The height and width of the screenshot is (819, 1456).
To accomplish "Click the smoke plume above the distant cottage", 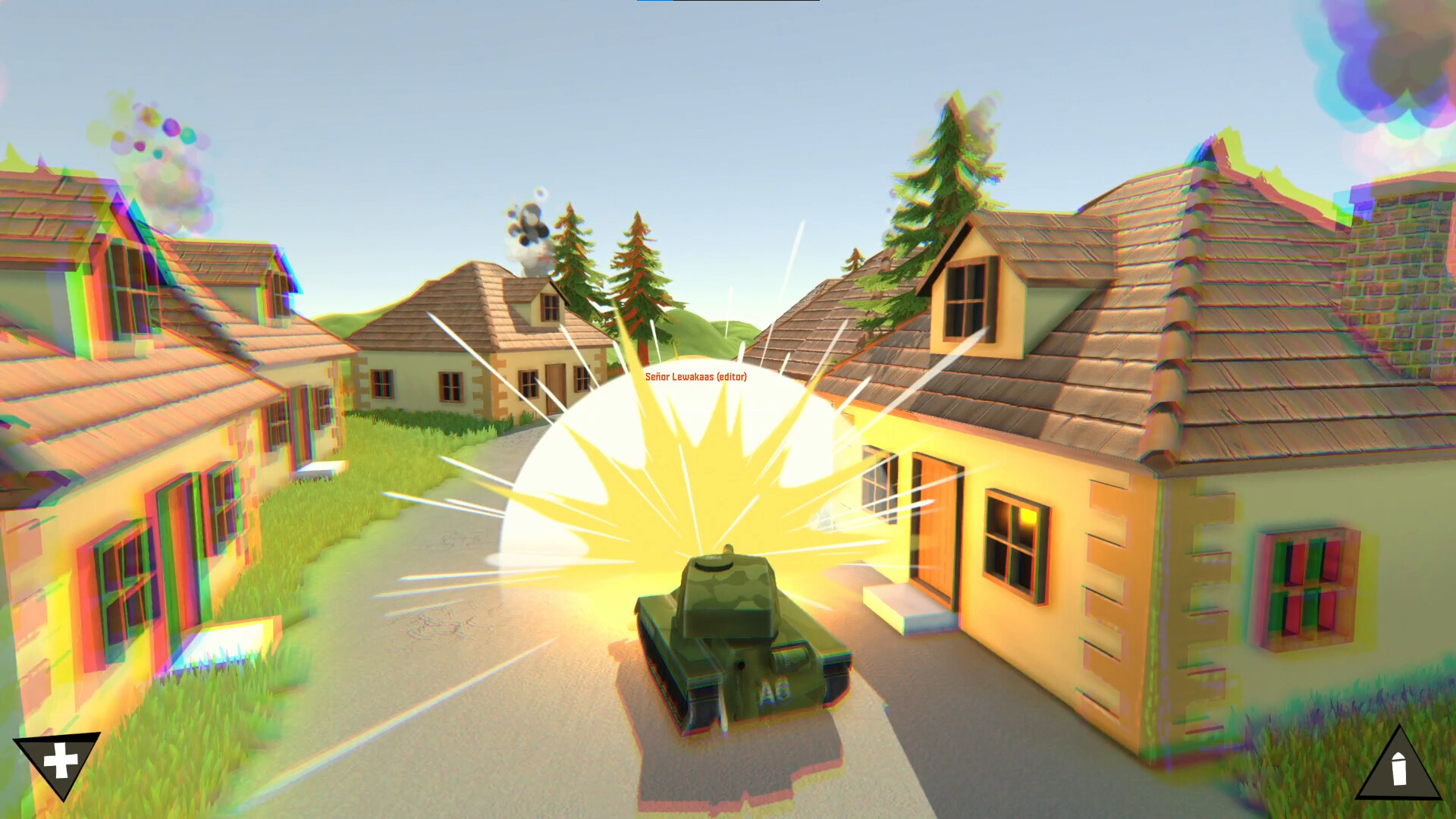I will [527, 227].
